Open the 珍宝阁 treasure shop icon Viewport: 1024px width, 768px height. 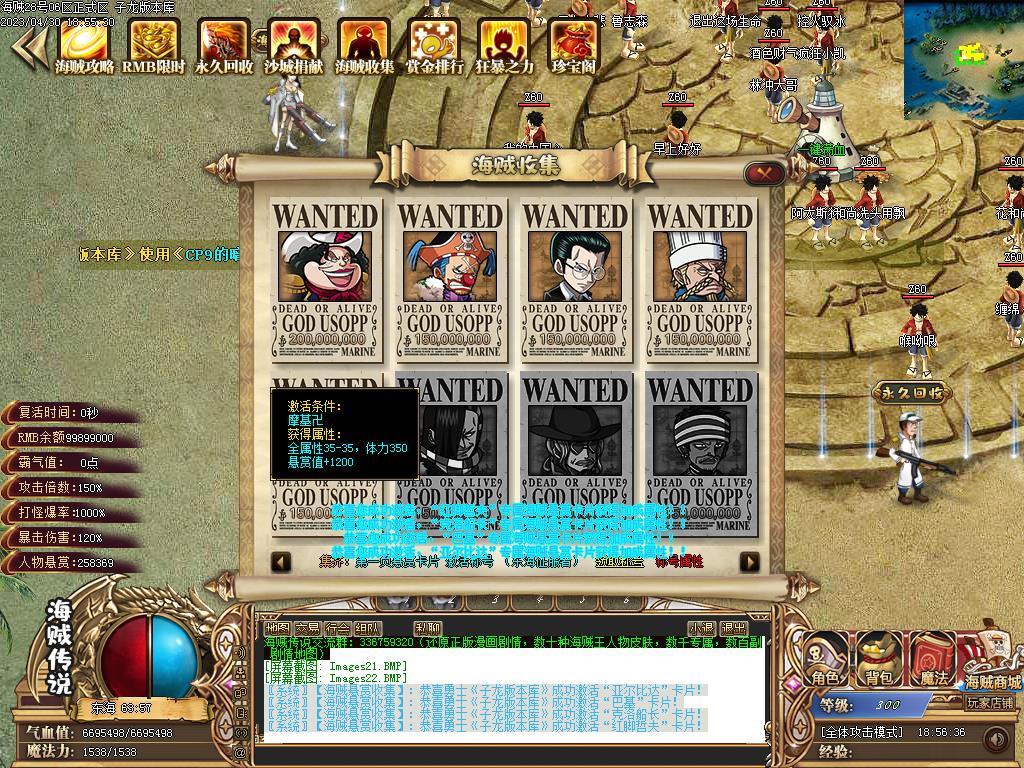(574, 45)
